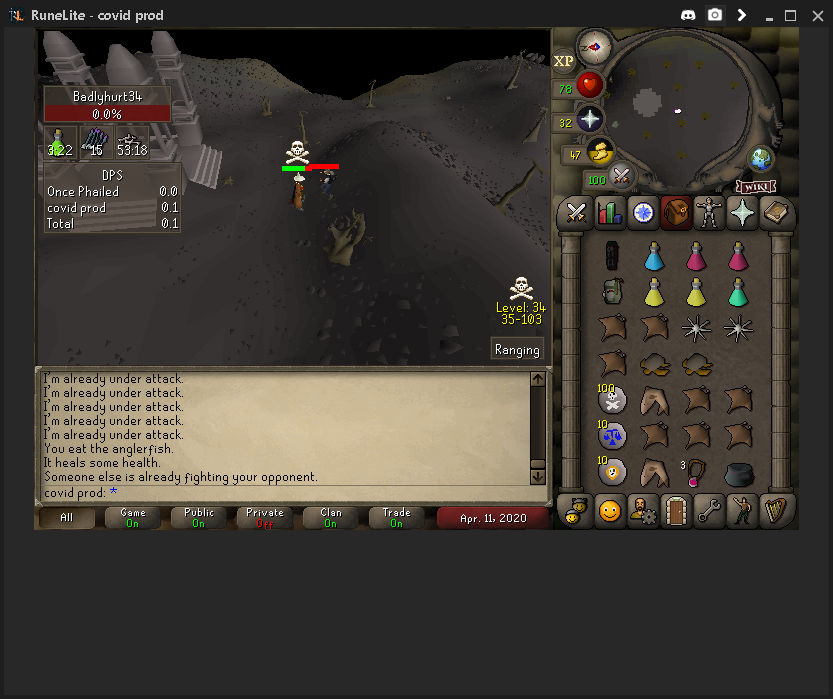
Task: Open the Prayer tab
Action: [x=742, y=212]
